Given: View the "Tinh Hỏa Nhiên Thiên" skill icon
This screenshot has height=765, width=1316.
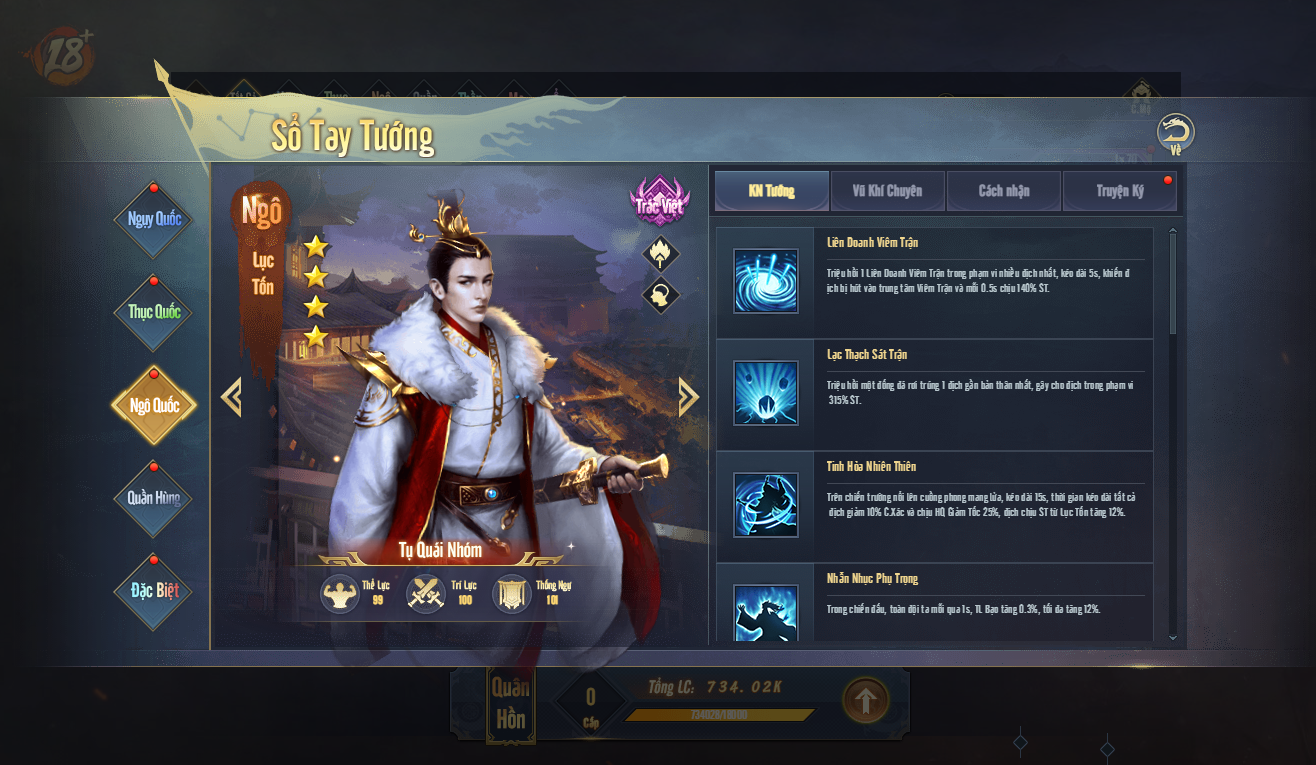Looking at the screenshot, I should point(766,504).
